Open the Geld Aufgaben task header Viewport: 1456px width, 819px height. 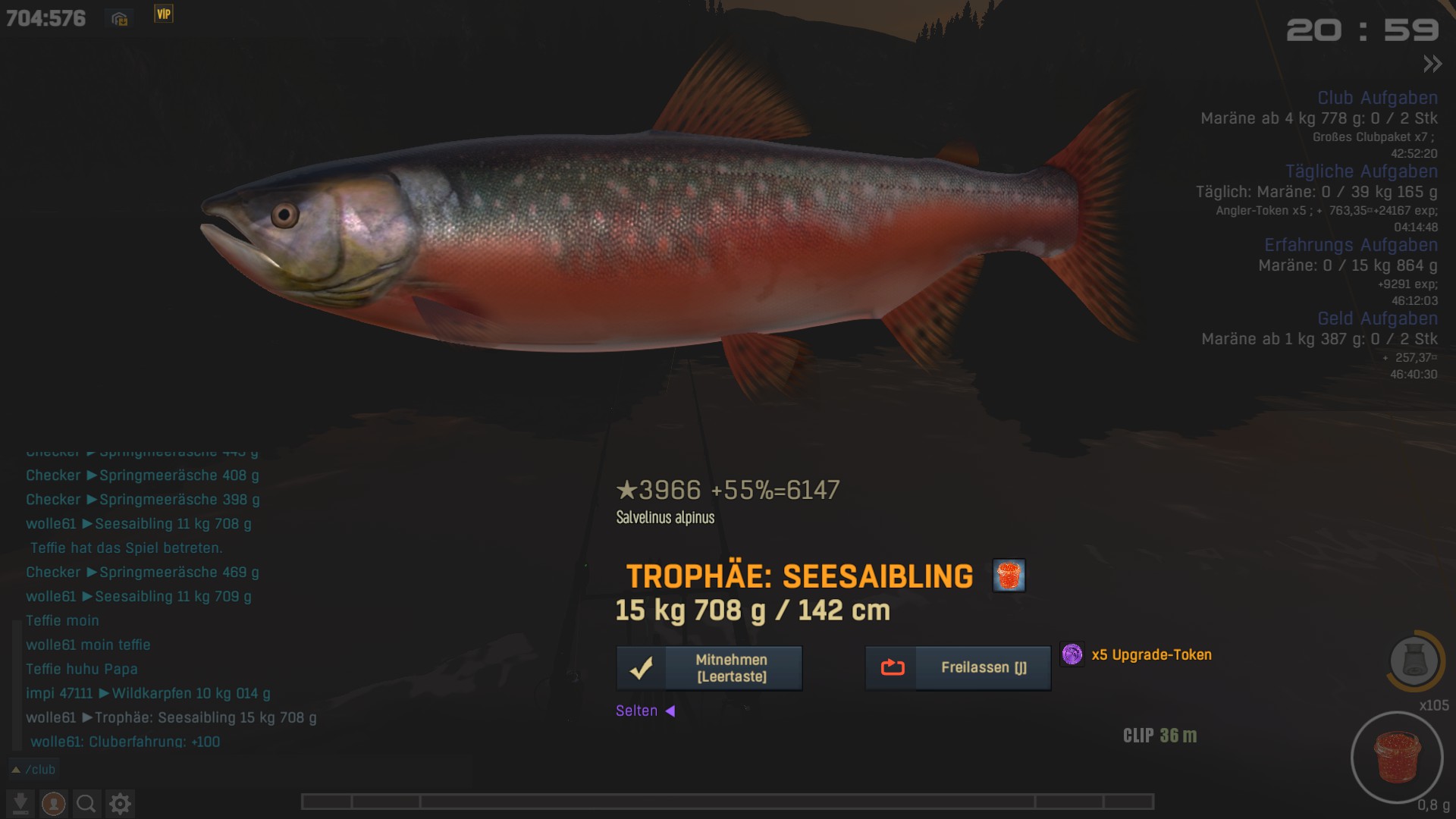point(1377,318)
